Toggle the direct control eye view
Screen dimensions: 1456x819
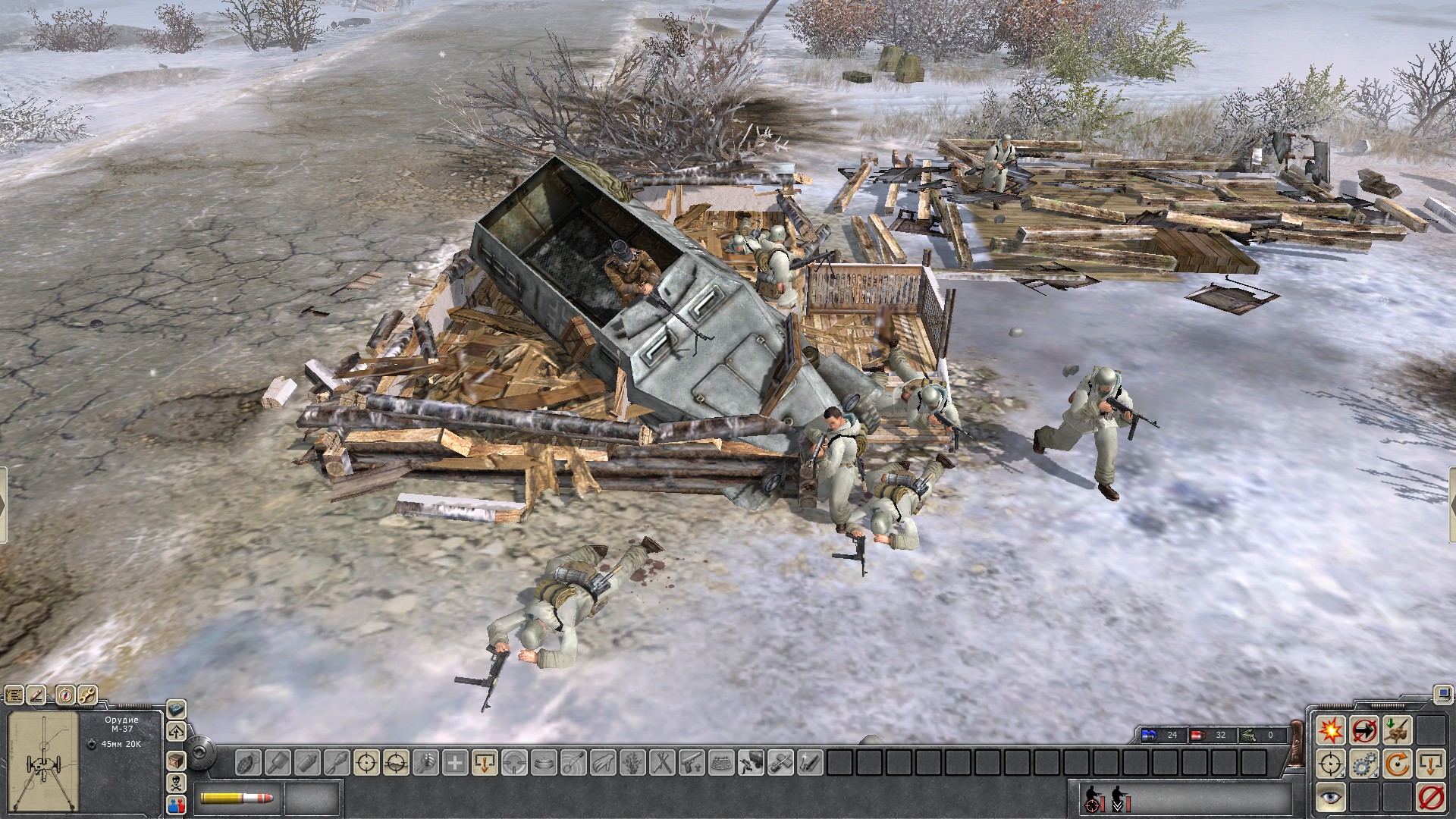point(1329,797)
